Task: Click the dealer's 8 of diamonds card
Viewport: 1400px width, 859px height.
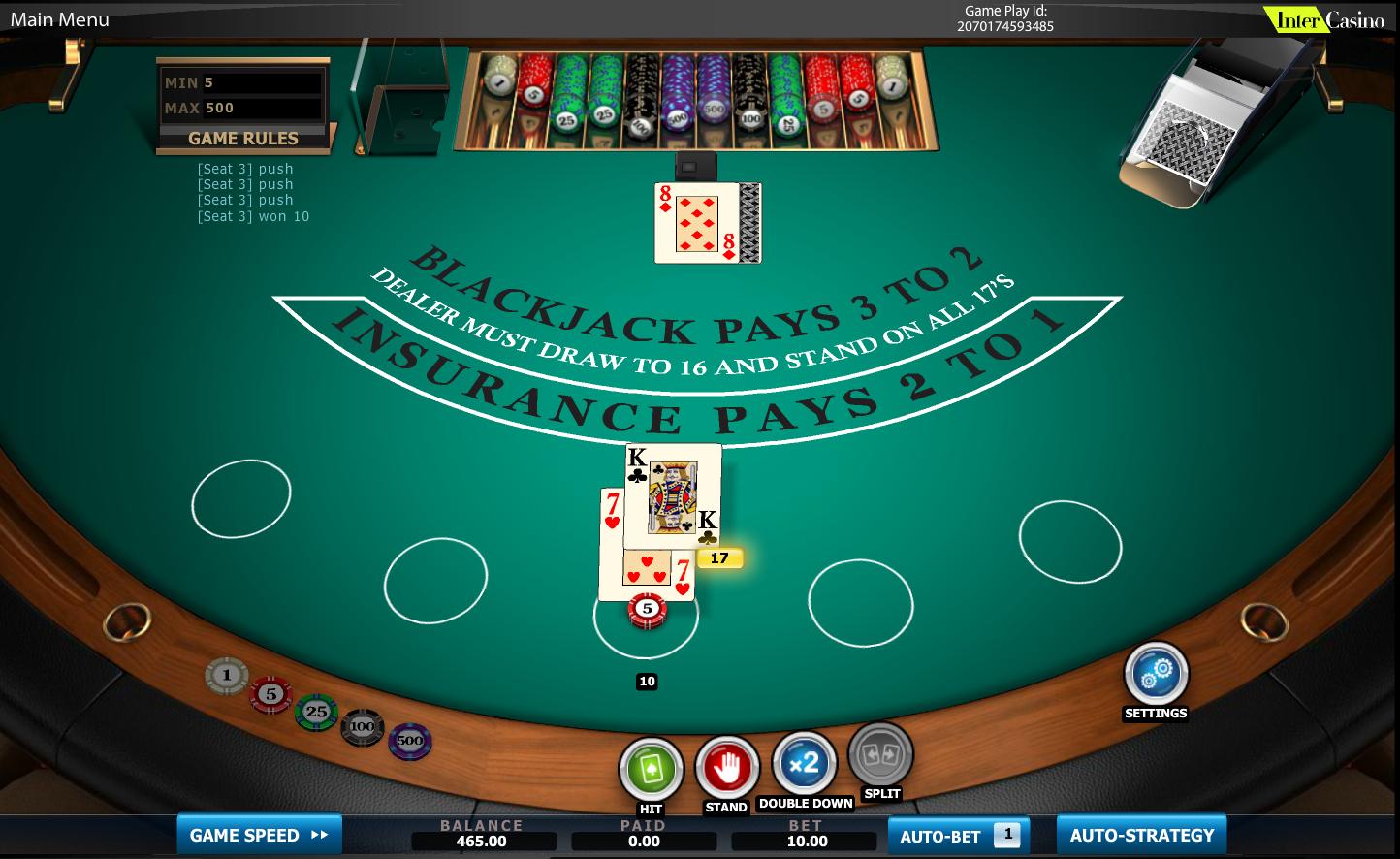Action: [696, 223]
